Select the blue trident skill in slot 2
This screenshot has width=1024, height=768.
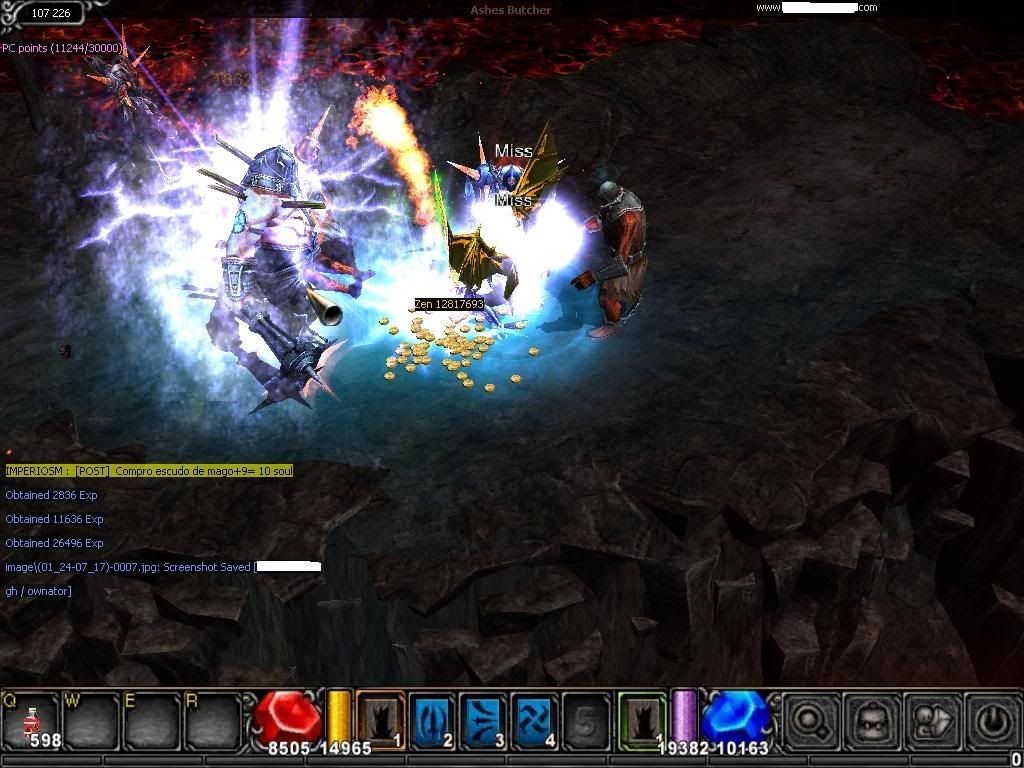point(432,720)
